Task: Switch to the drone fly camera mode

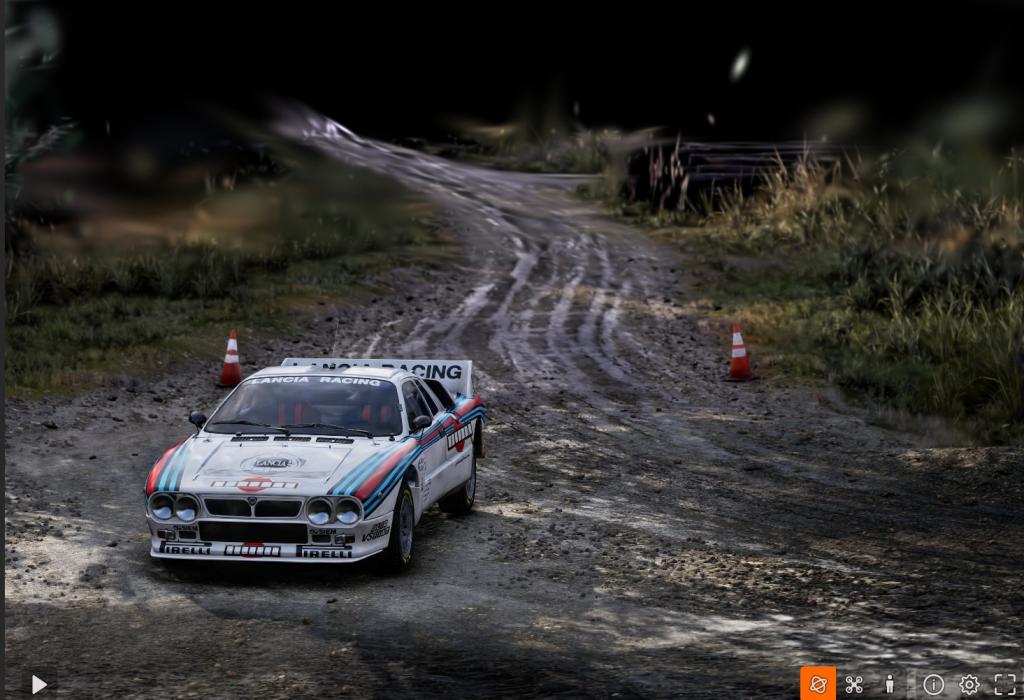Action: pyautogui.click(x=854, y=684)
